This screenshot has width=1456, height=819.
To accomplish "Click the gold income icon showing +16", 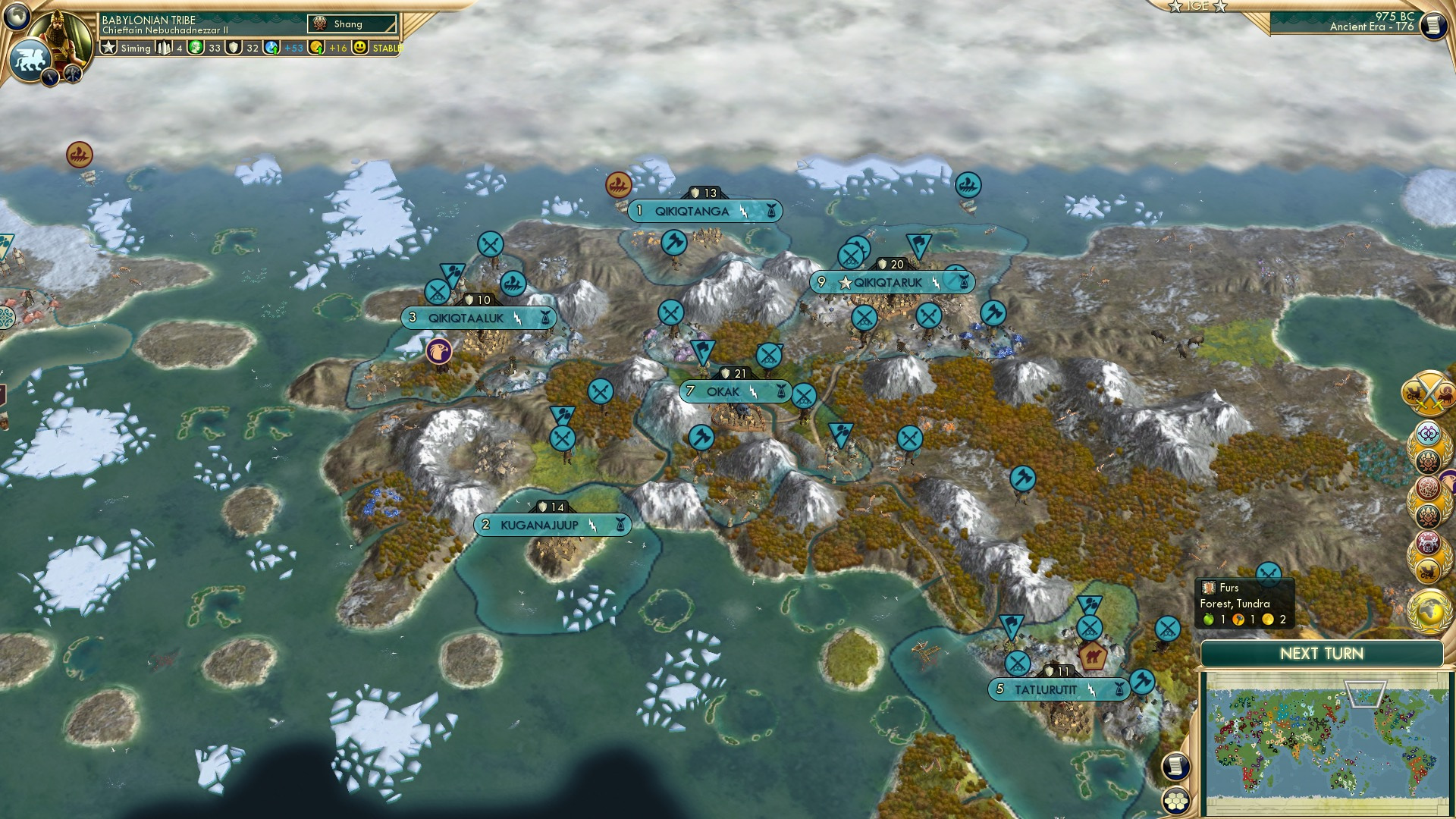I will tap(315, 47).
